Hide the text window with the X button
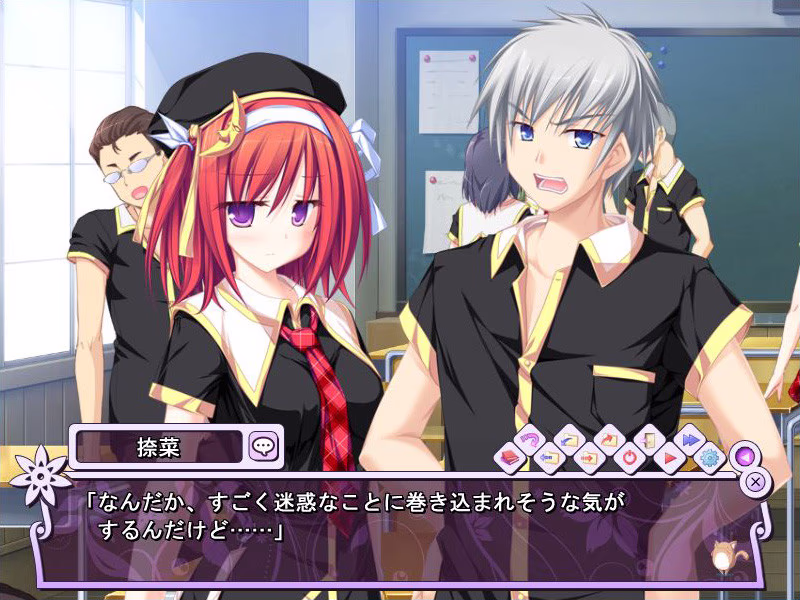 tap(757, 481)
